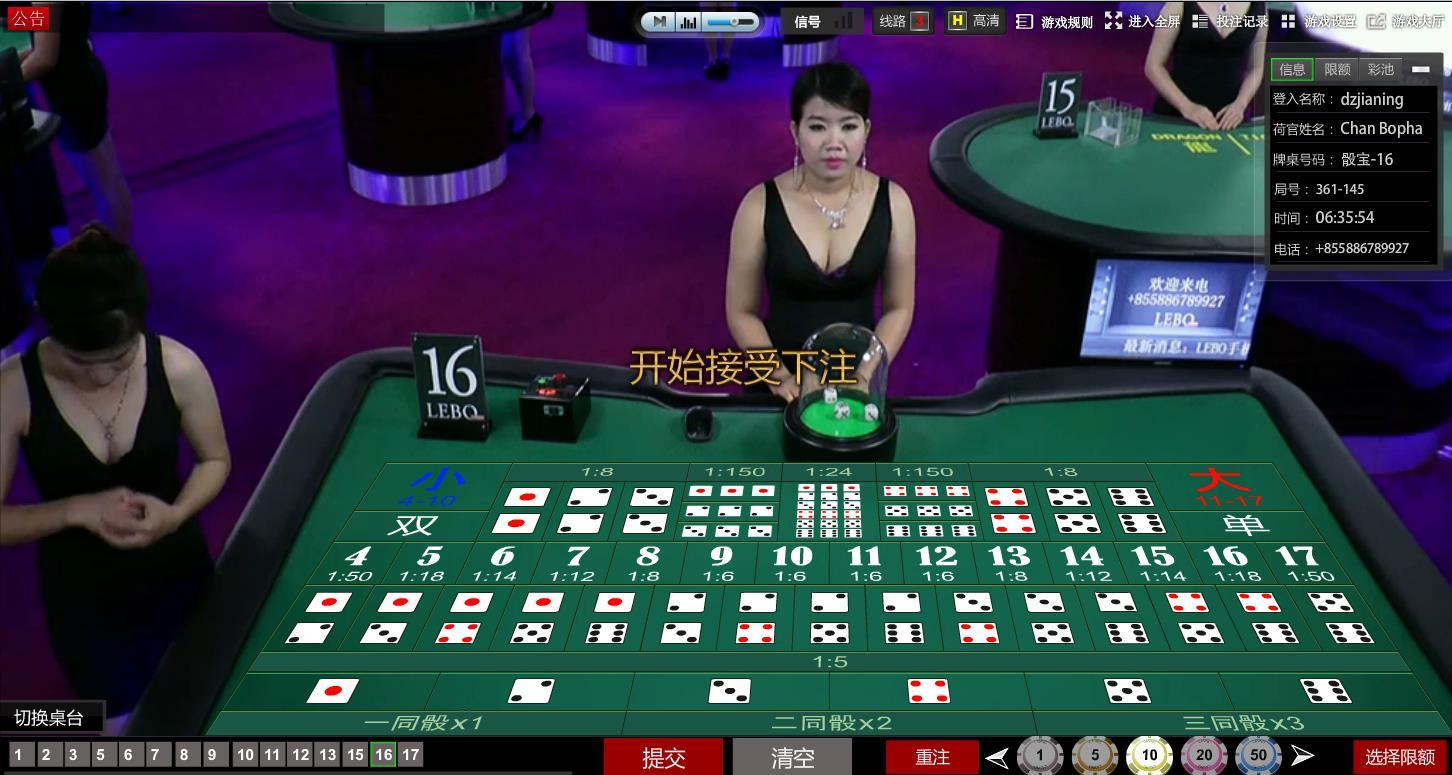Open the 公告 announcements
Screen dimensions: 1452x775
28,18
